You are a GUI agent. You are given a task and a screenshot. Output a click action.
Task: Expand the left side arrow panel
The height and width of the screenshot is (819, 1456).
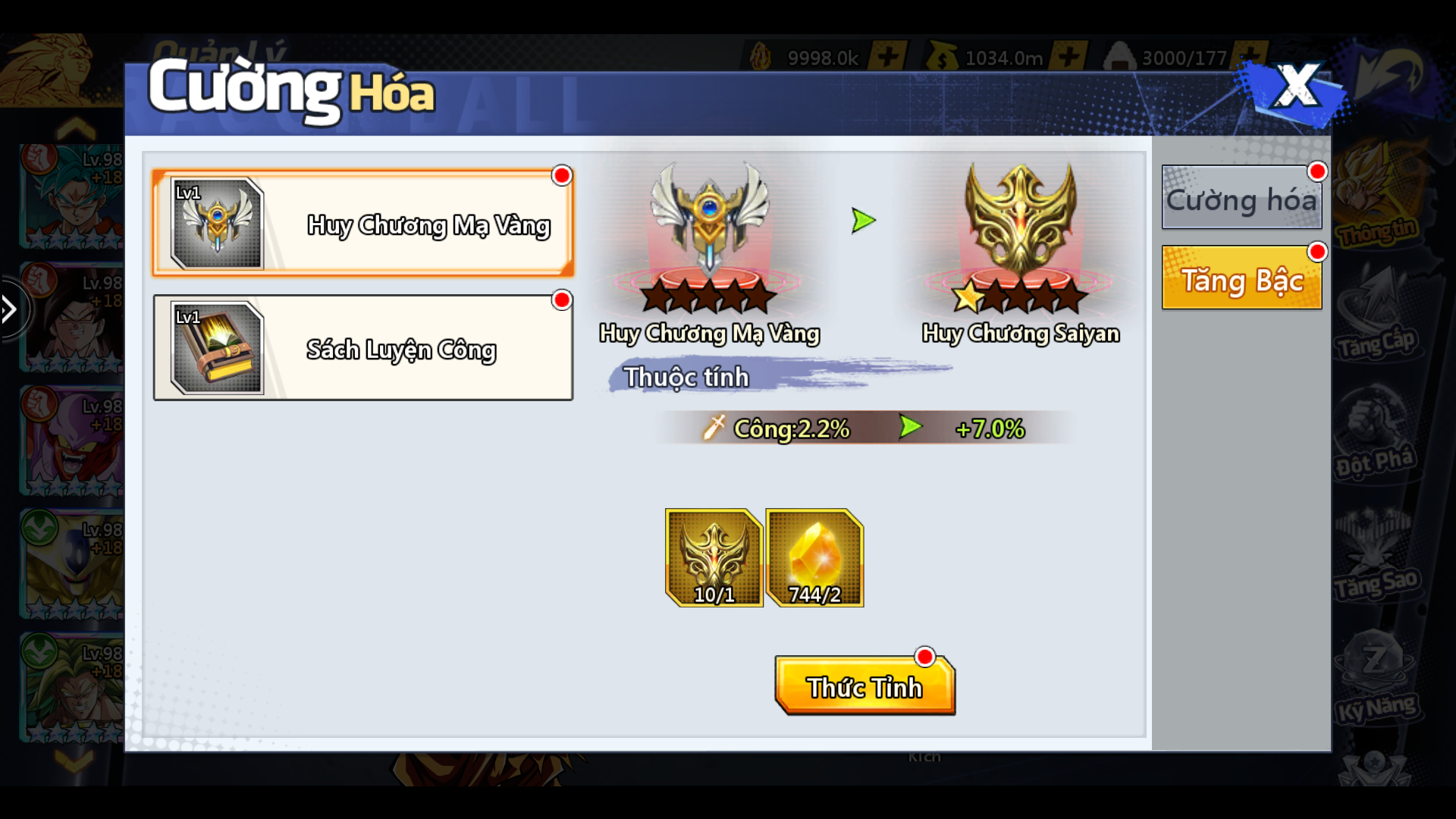point(11,309)
